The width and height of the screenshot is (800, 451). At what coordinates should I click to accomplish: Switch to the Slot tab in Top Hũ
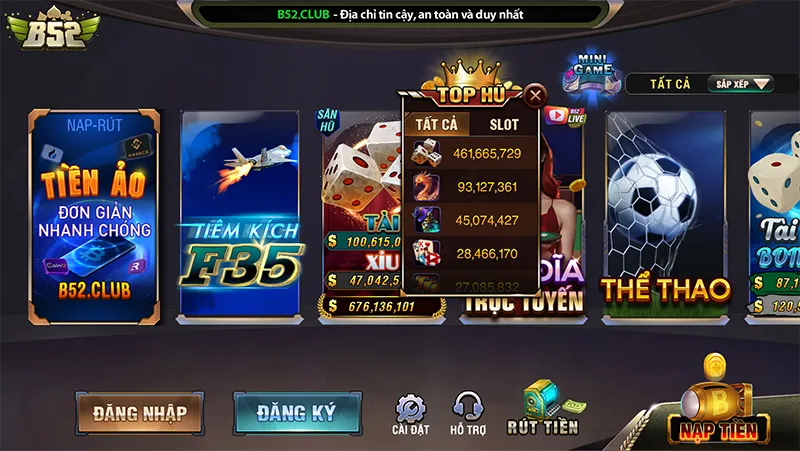(503, 124)
